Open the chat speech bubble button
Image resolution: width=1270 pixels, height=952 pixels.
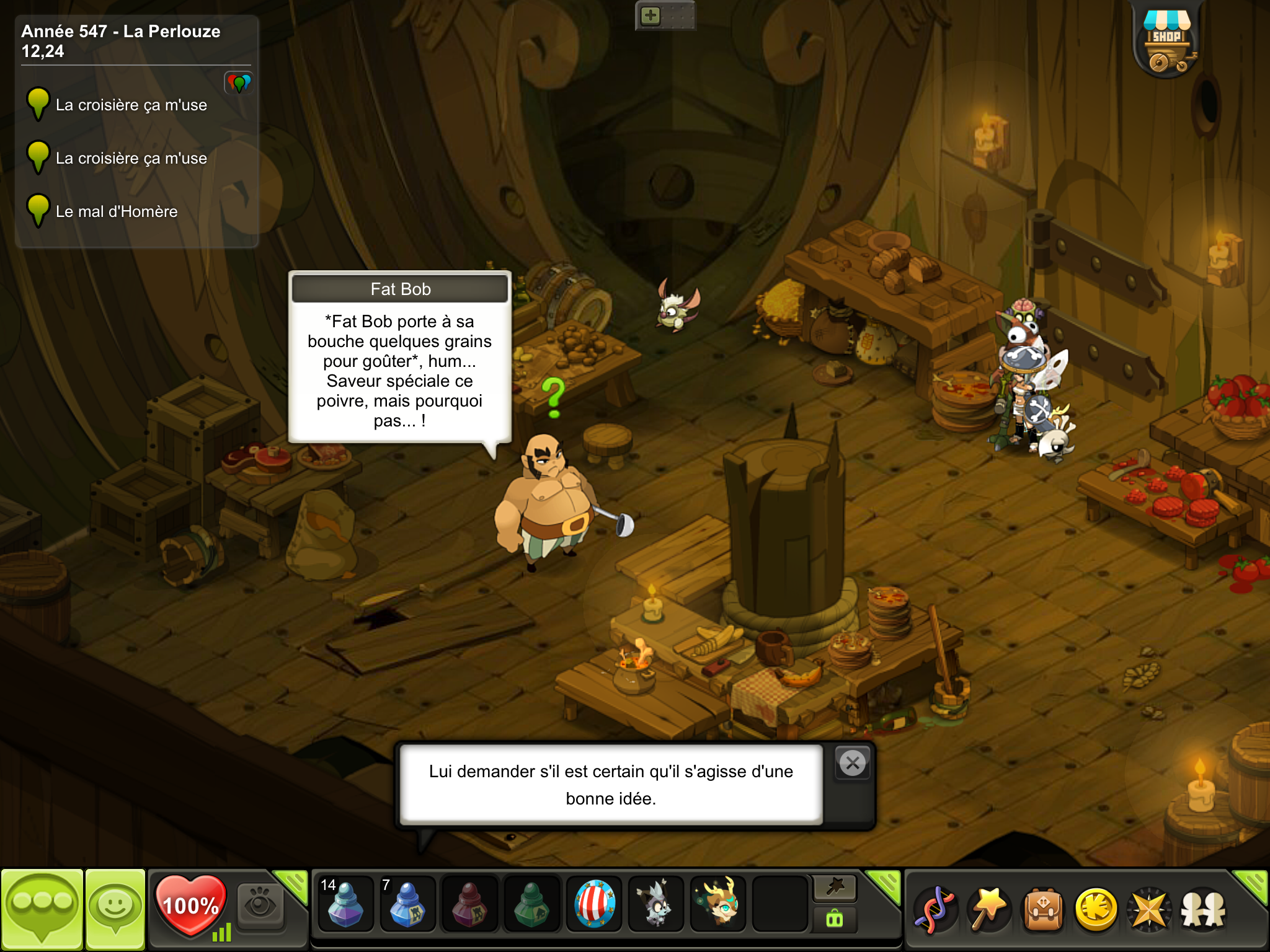point(42,908)
